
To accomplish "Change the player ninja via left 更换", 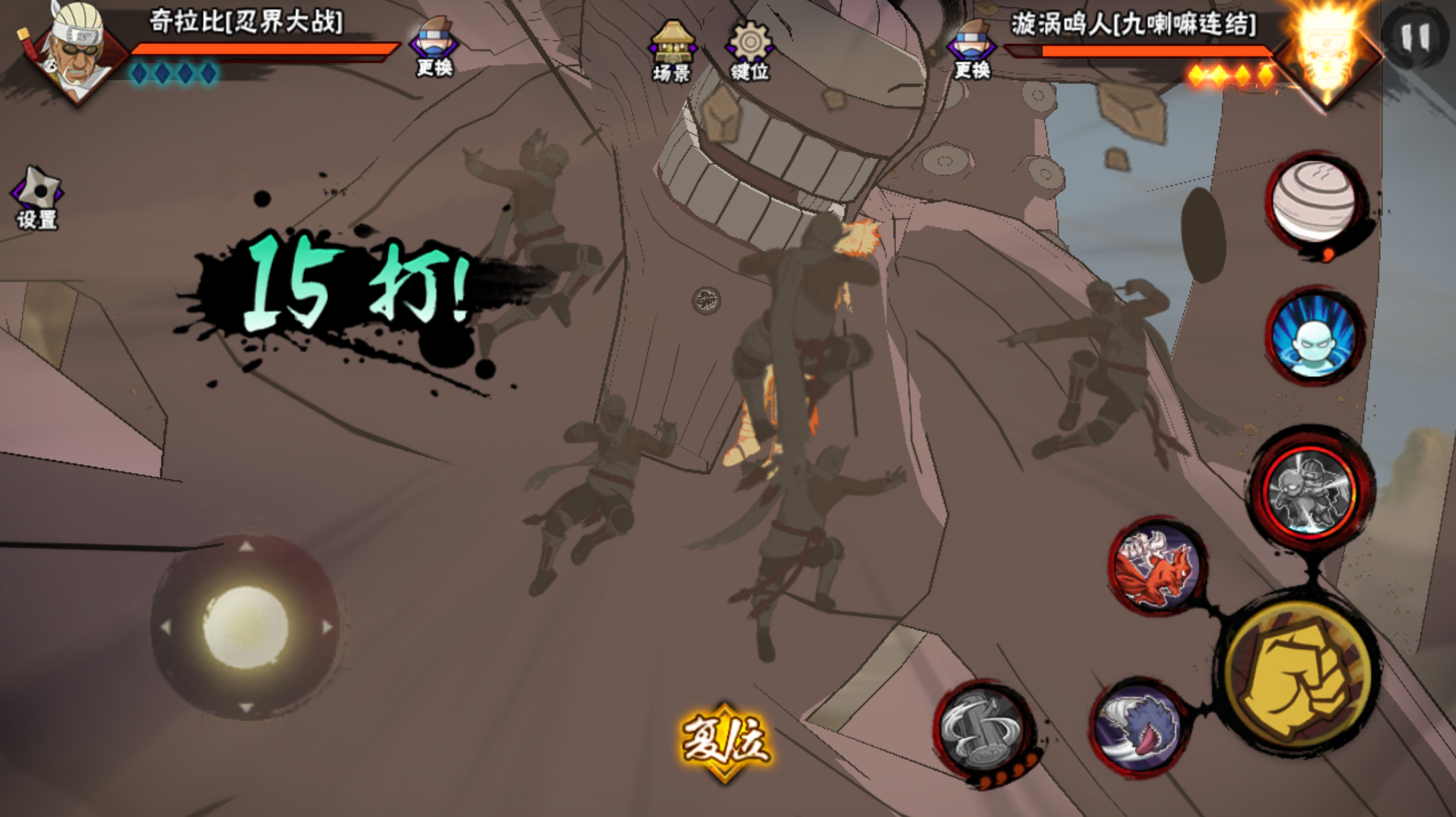I will (x=434, y=47).
